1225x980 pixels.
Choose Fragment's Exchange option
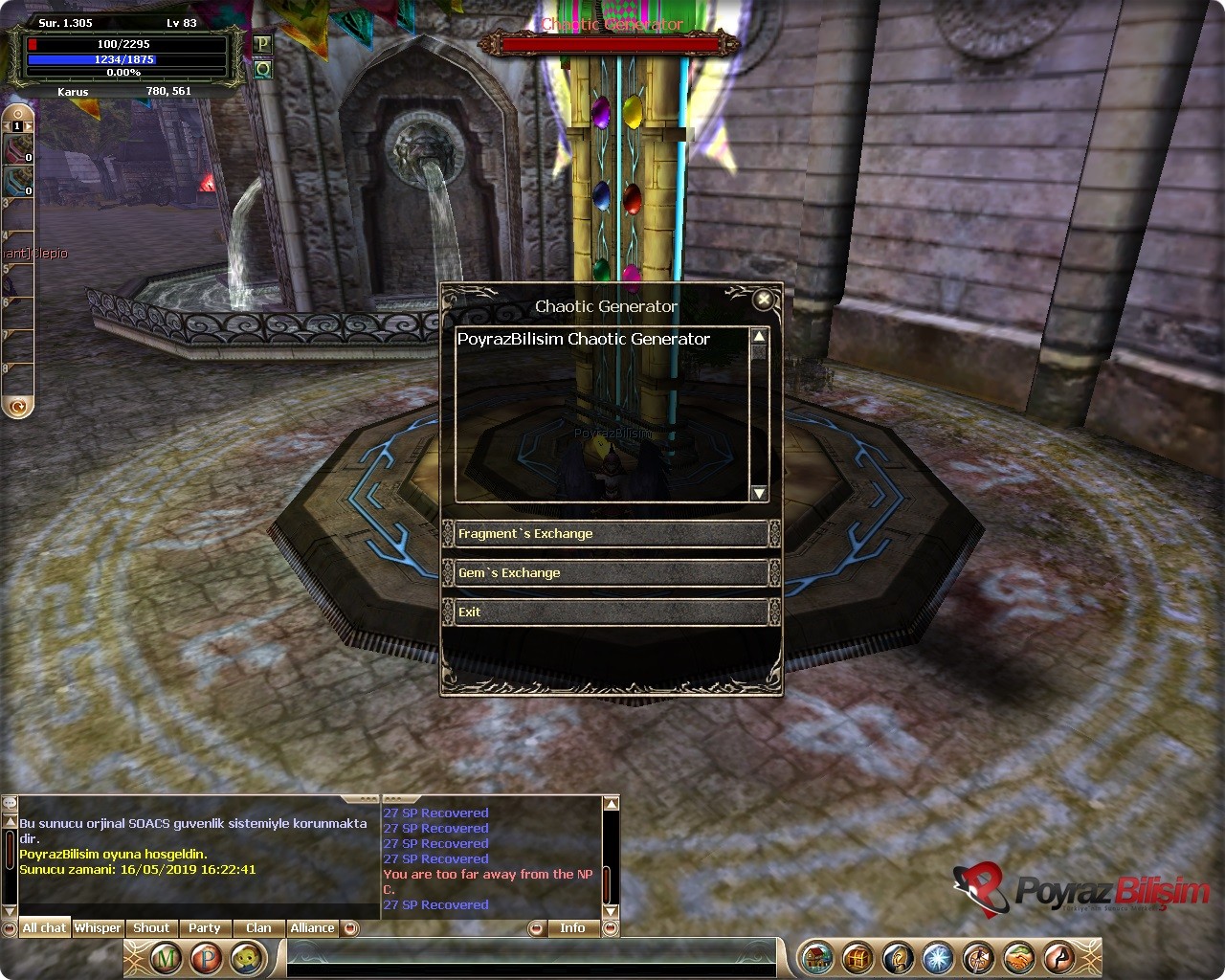[611, 534]
